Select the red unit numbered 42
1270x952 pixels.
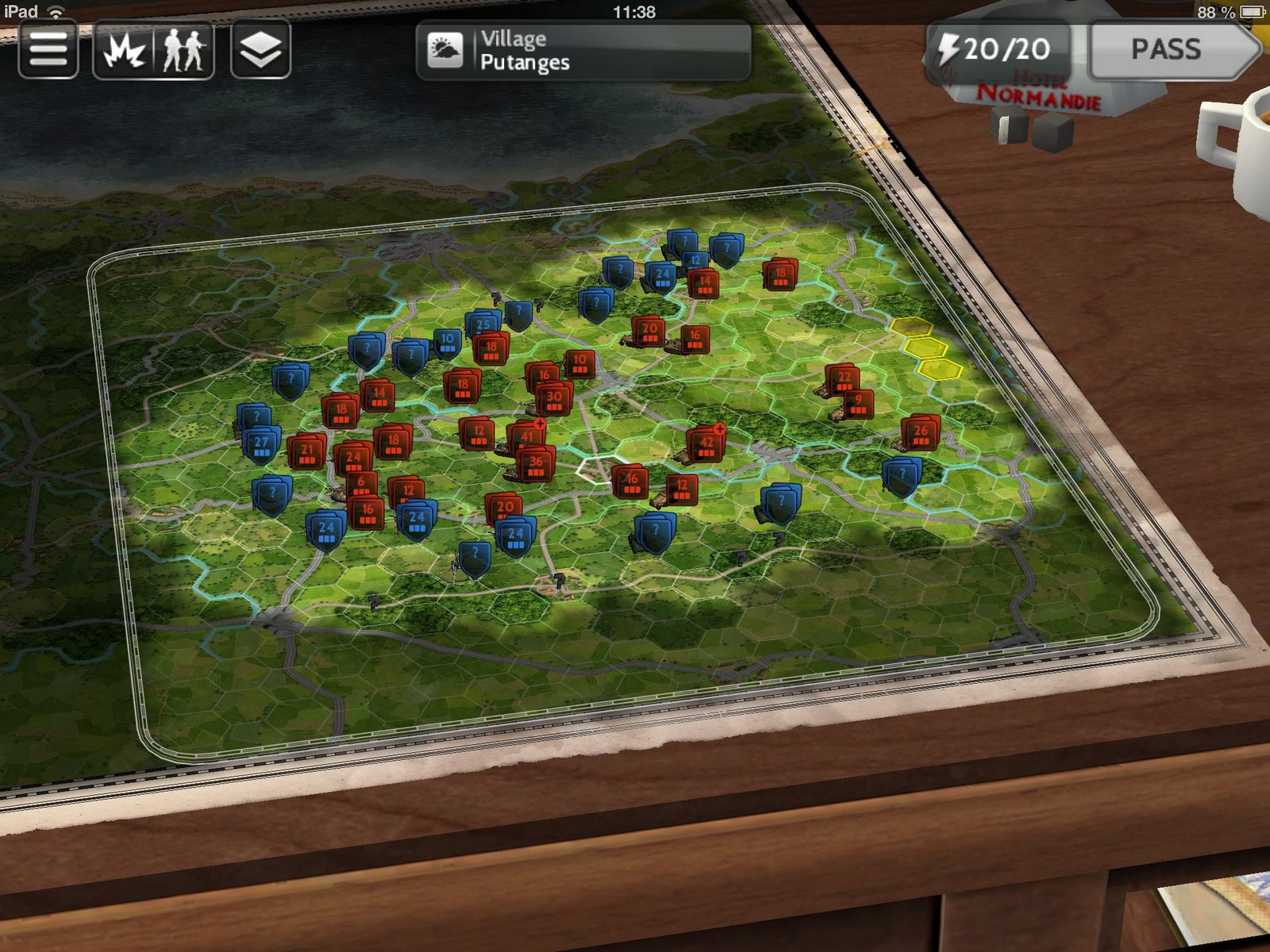(x=706, y=445)
